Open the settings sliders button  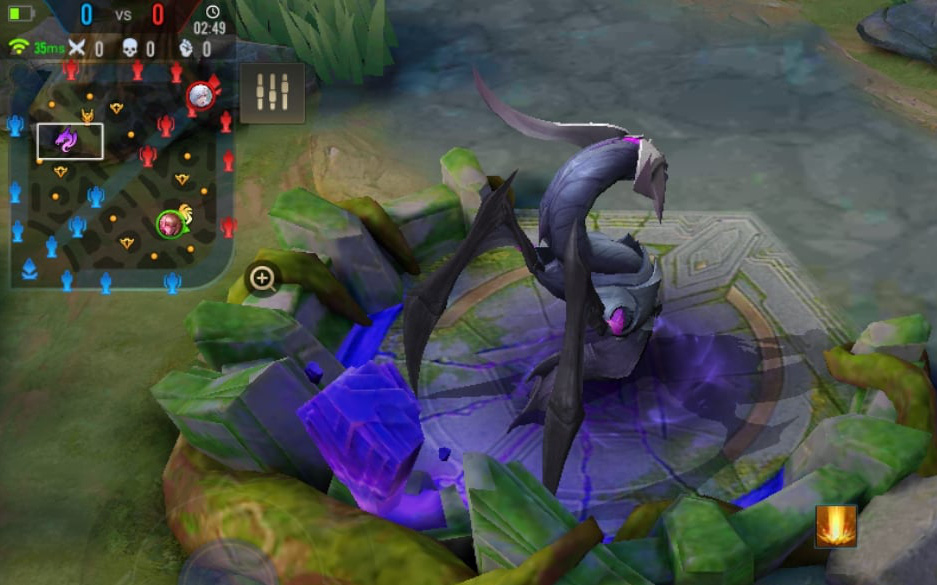[272, 93]
